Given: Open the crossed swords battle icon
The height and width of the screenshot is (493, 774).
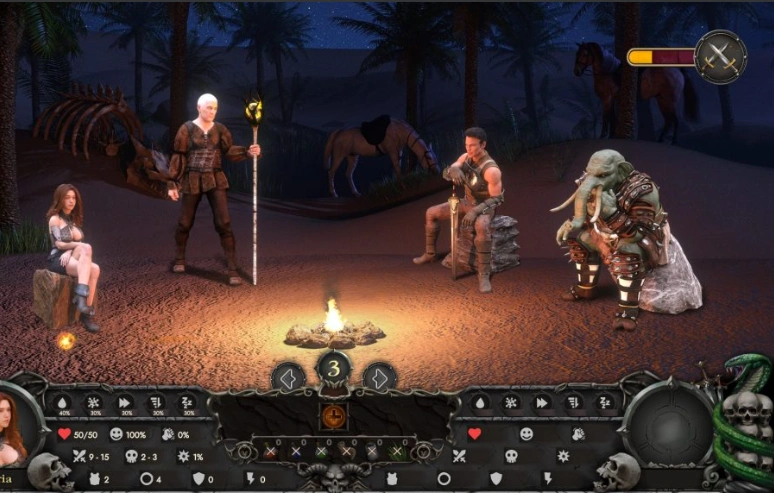Looking at the screenshot, I should coord(720,56).
